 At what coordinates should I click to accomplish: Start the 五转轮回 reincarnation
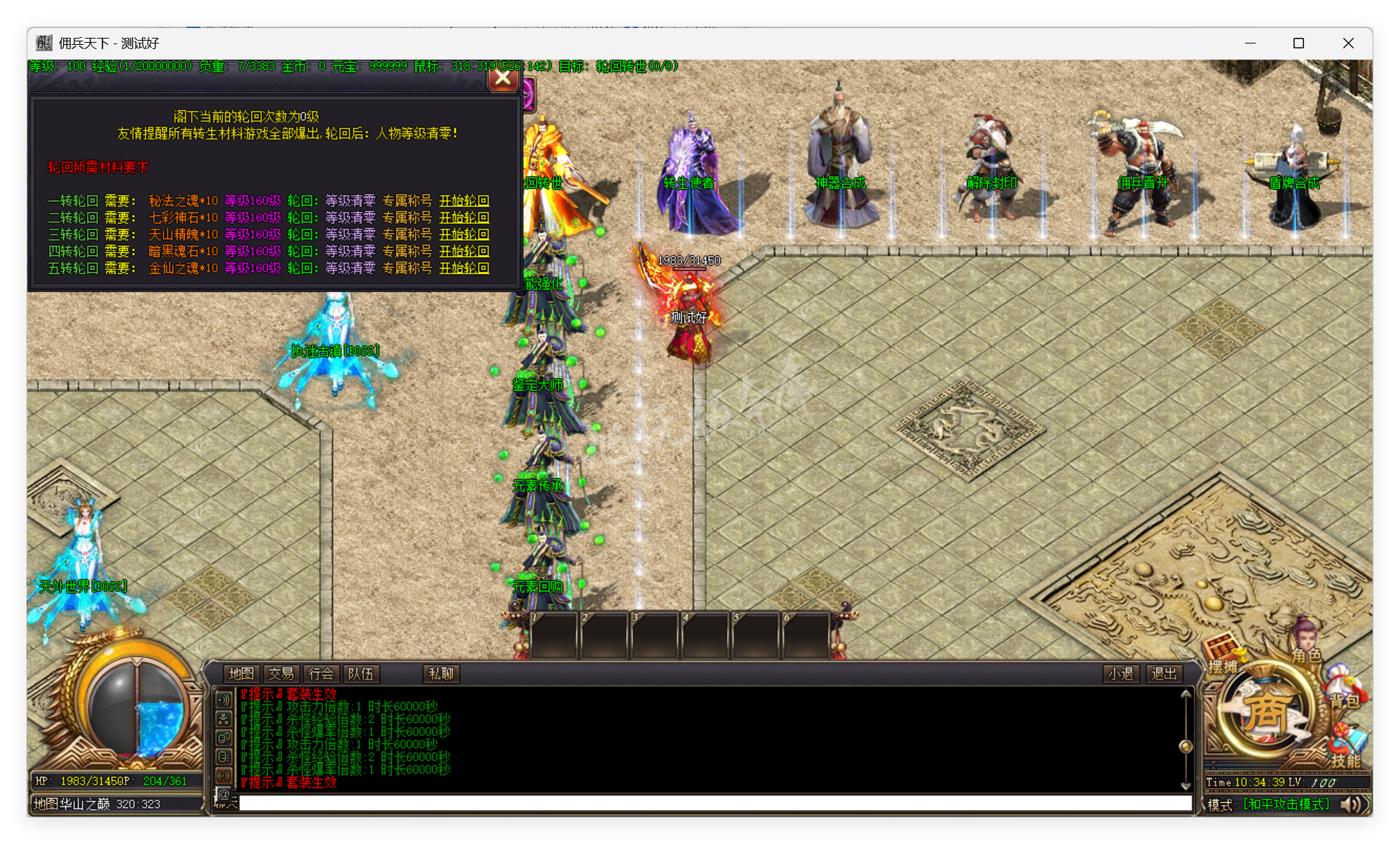pos(464,268)
